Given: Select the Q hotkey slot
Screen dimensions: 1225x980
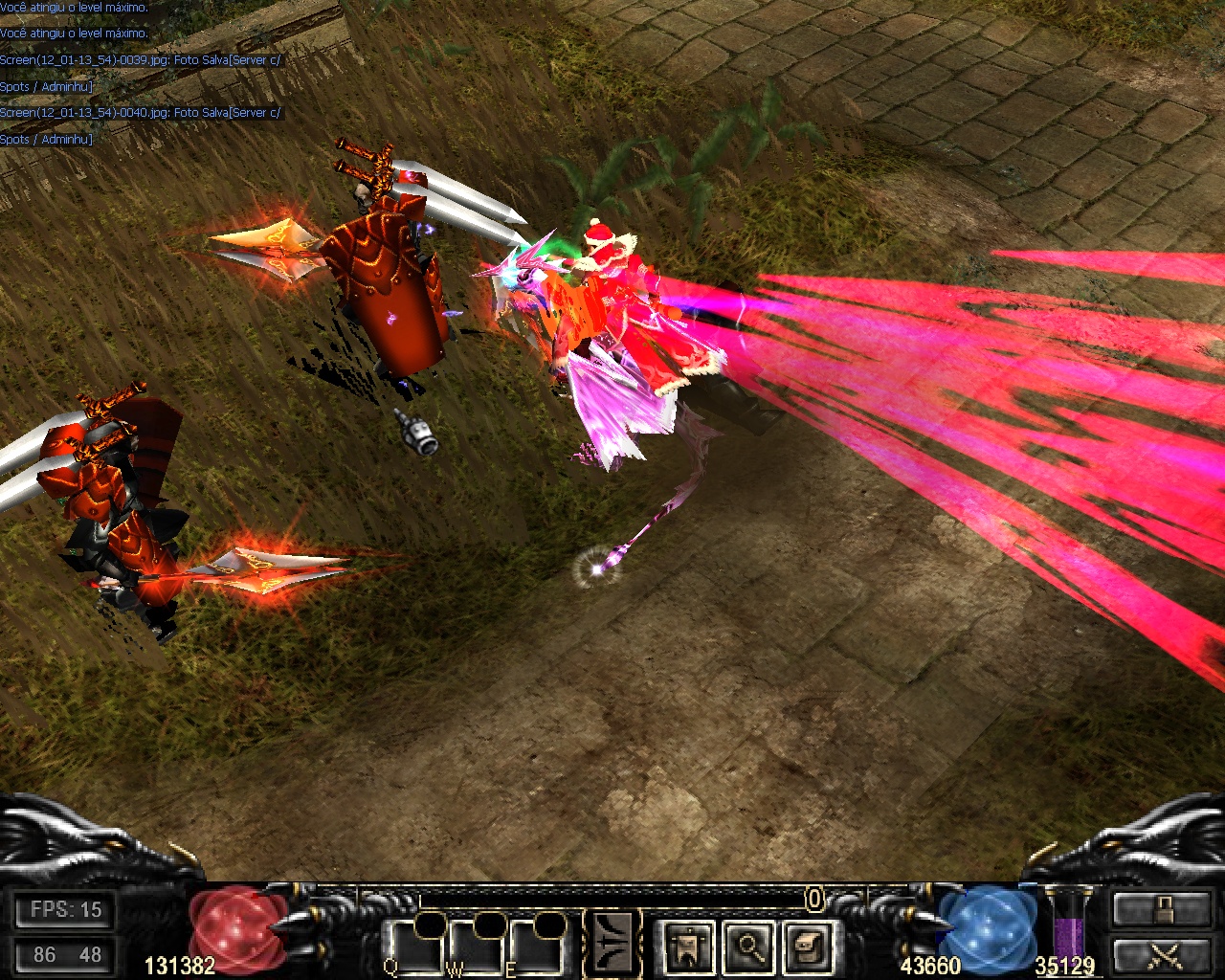Looking at the screenshot, I should pyautogui.click(x=413, y=947).
